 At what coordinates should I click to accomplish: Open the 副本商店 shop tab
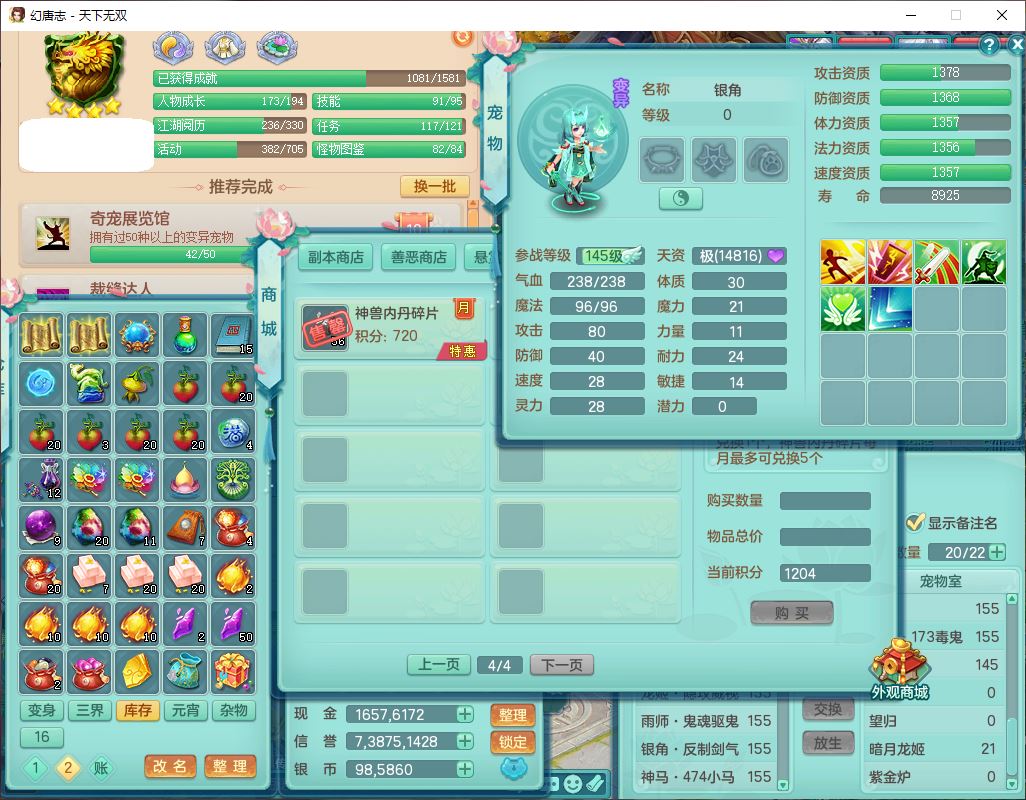pos(335,257)
